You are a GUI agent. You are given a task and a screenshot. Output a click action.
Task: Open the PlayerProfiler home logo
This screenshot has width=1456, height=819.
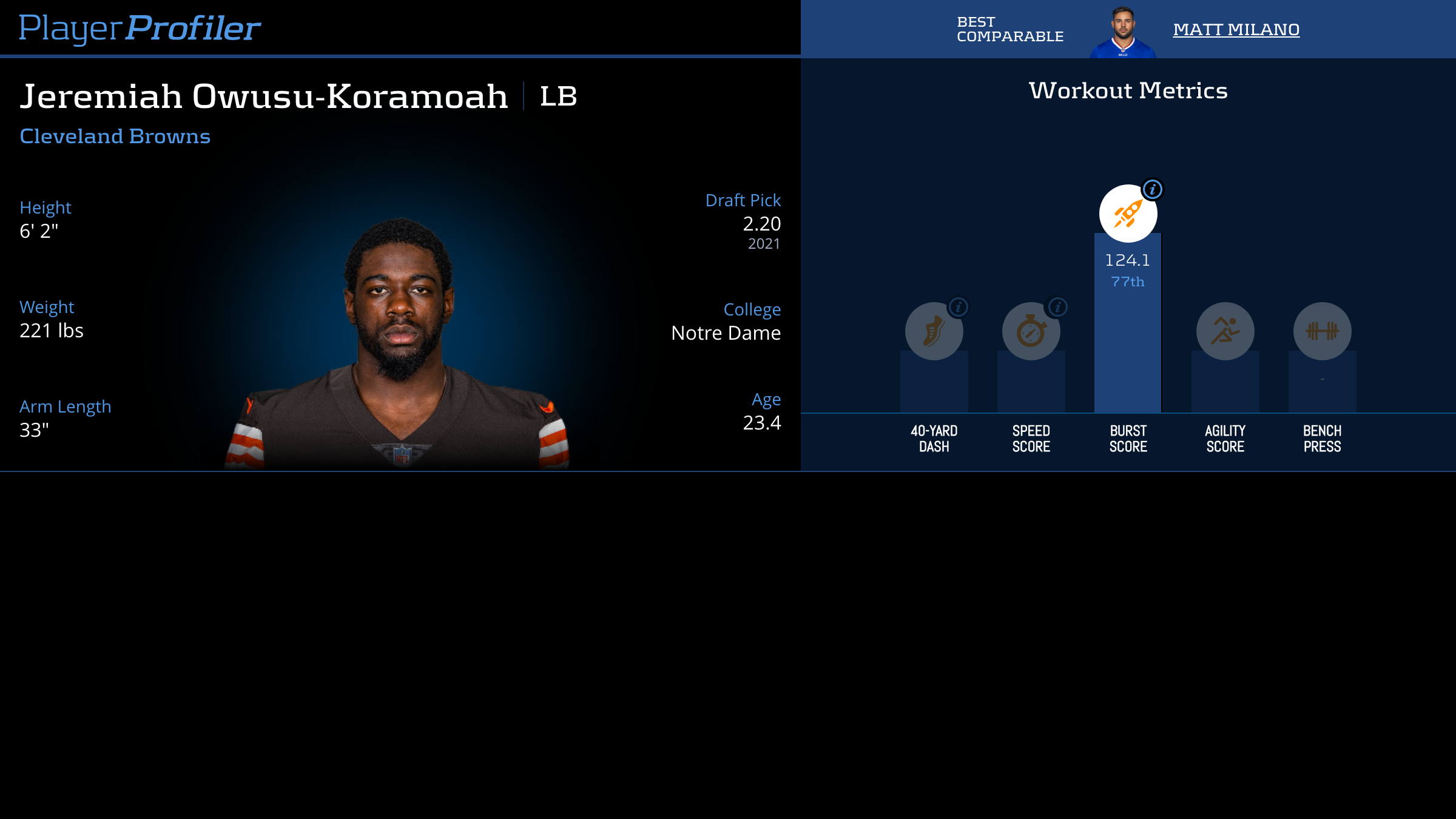tap(140, 28)
